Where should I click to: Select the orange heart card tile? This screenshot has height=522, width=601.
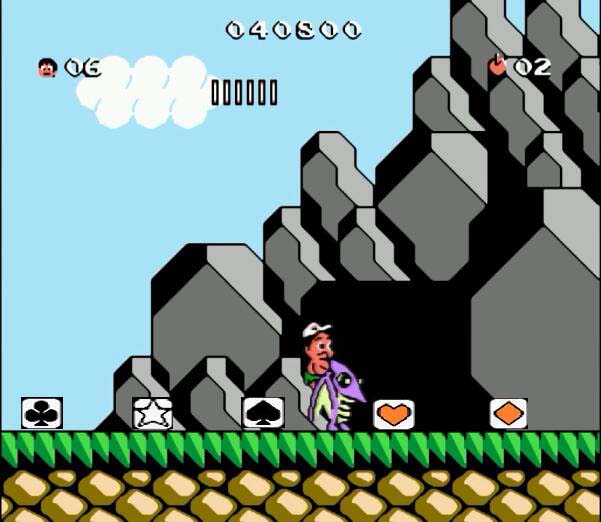[x=394, y=413]
